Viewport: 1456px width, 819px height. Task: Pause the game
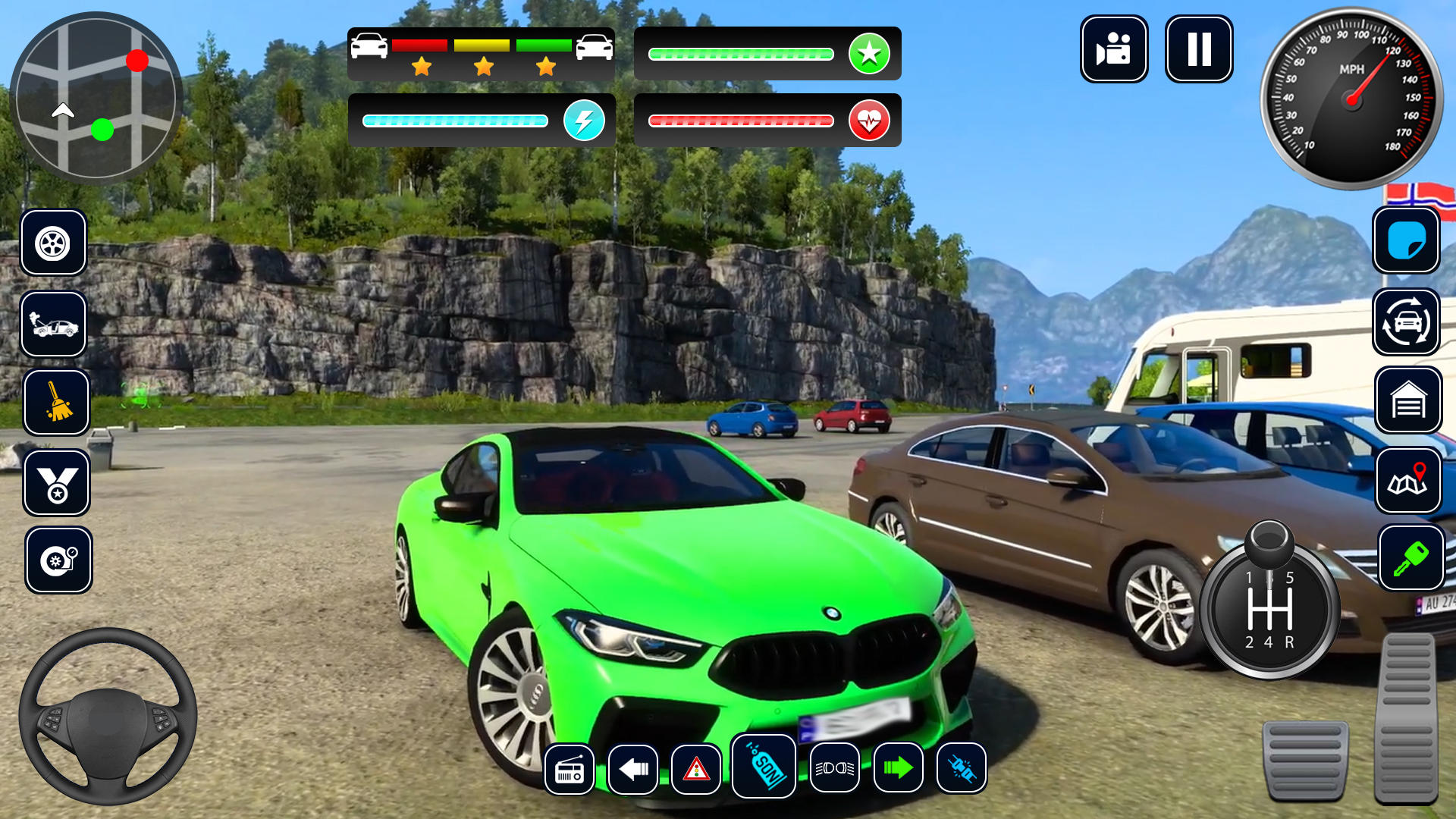[x=1200, y=49]
